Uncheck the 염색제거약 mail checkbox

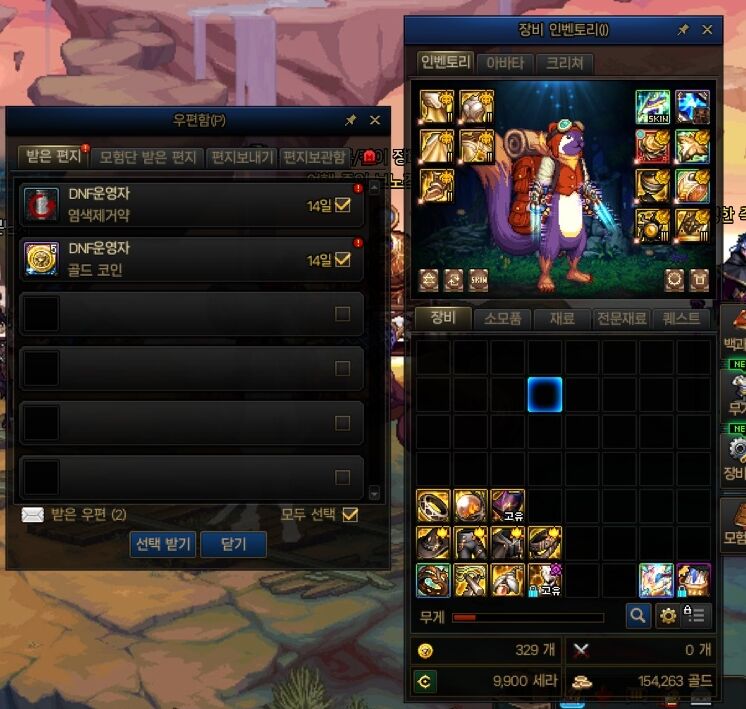343,205
